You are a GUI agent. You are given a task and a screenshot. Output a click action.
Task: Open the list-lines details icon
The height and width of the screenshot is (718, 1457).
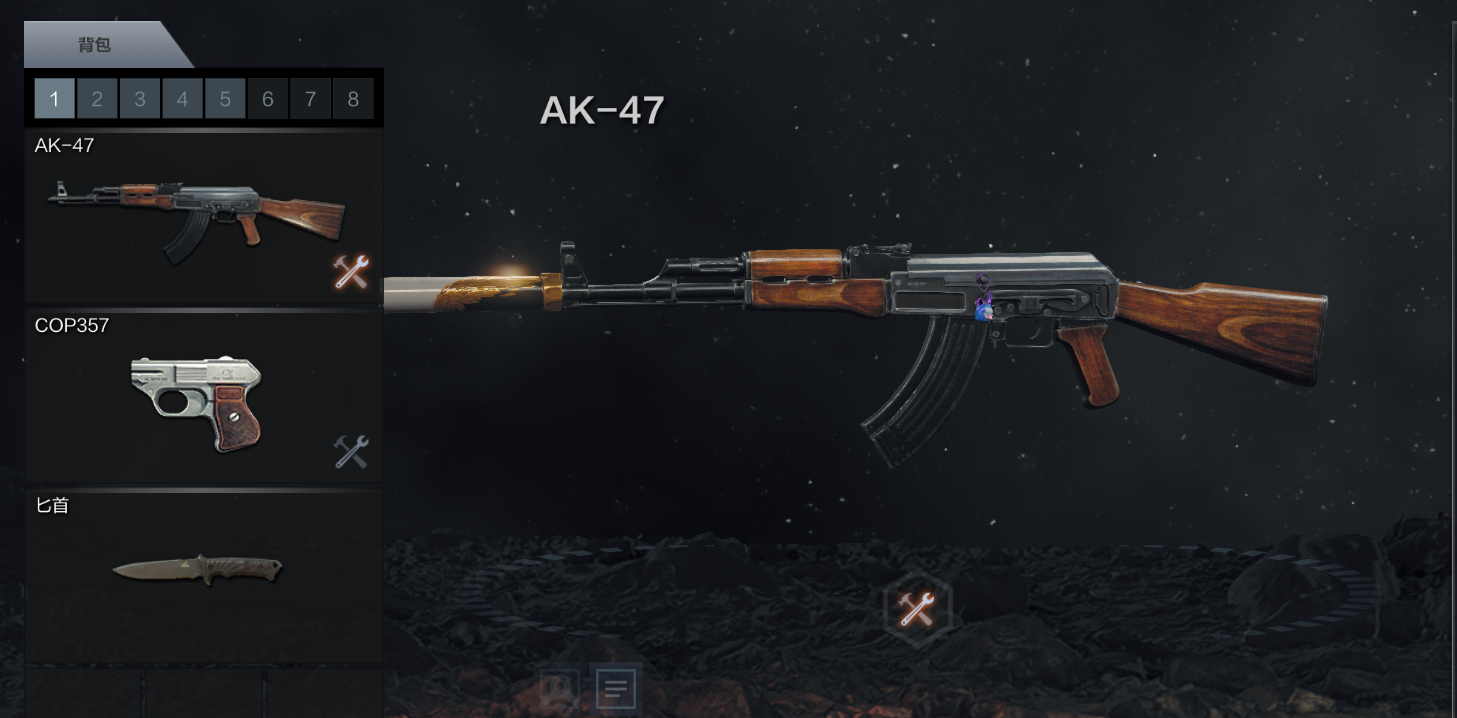tap(616, 688)
